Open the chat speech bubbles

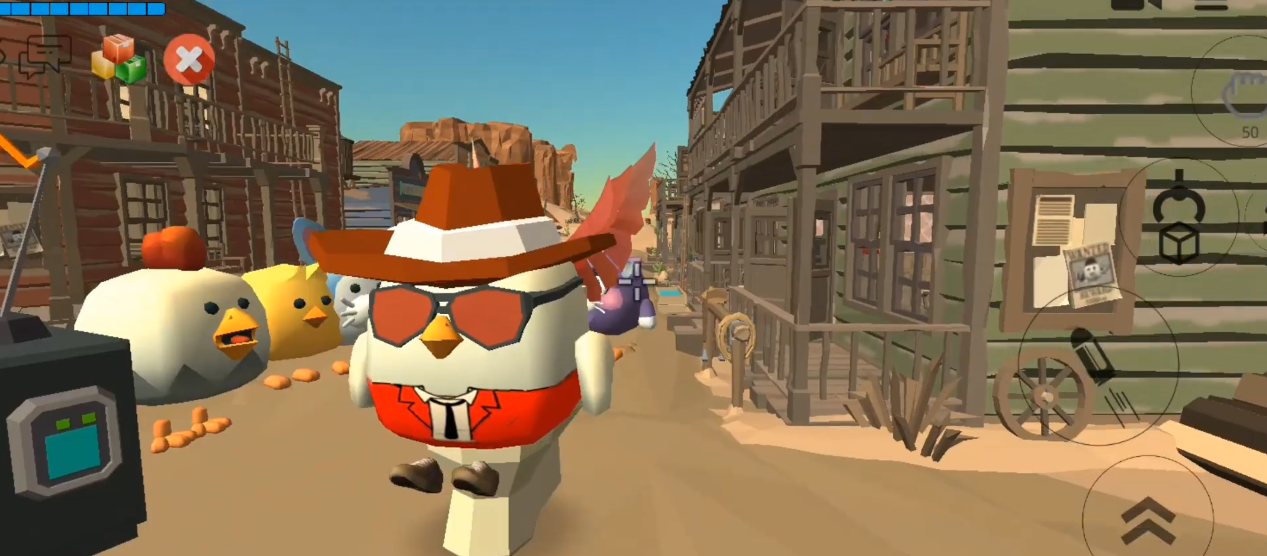(x=45, y=54)
